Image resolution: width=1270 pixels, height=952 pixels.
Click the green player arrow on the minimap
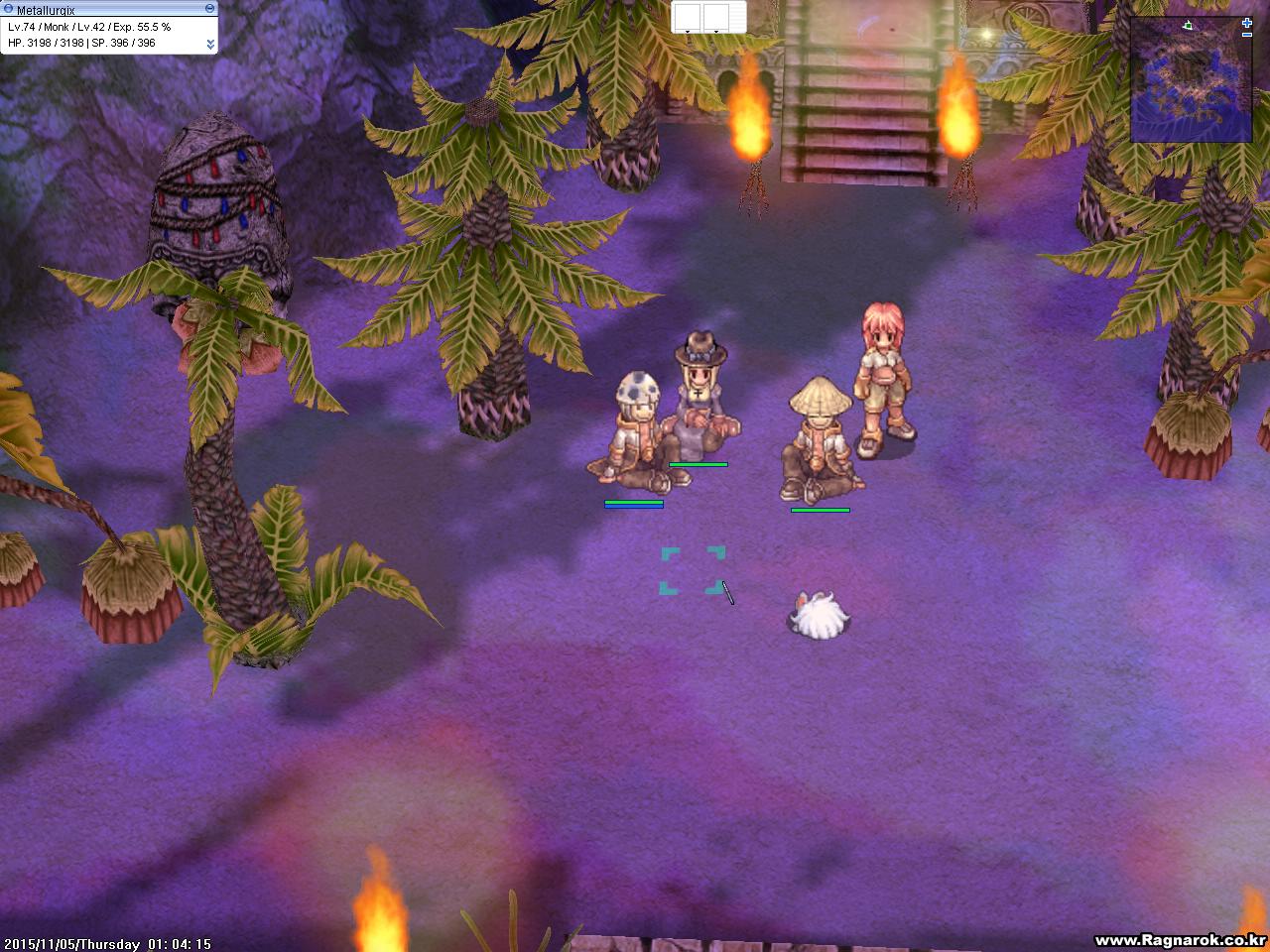(1188, 26)
